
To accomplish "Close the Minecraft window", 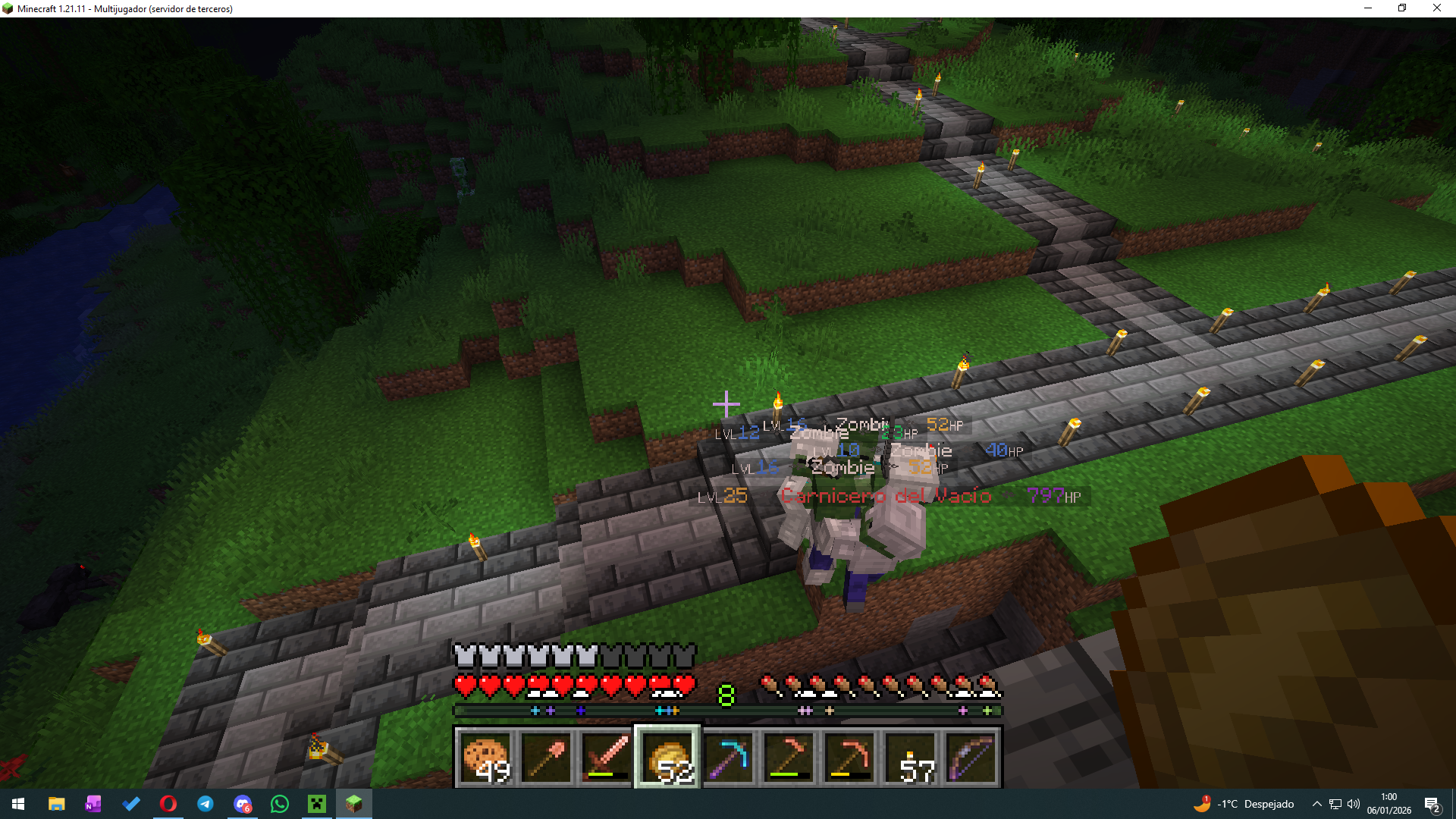I will (1436, 8).
